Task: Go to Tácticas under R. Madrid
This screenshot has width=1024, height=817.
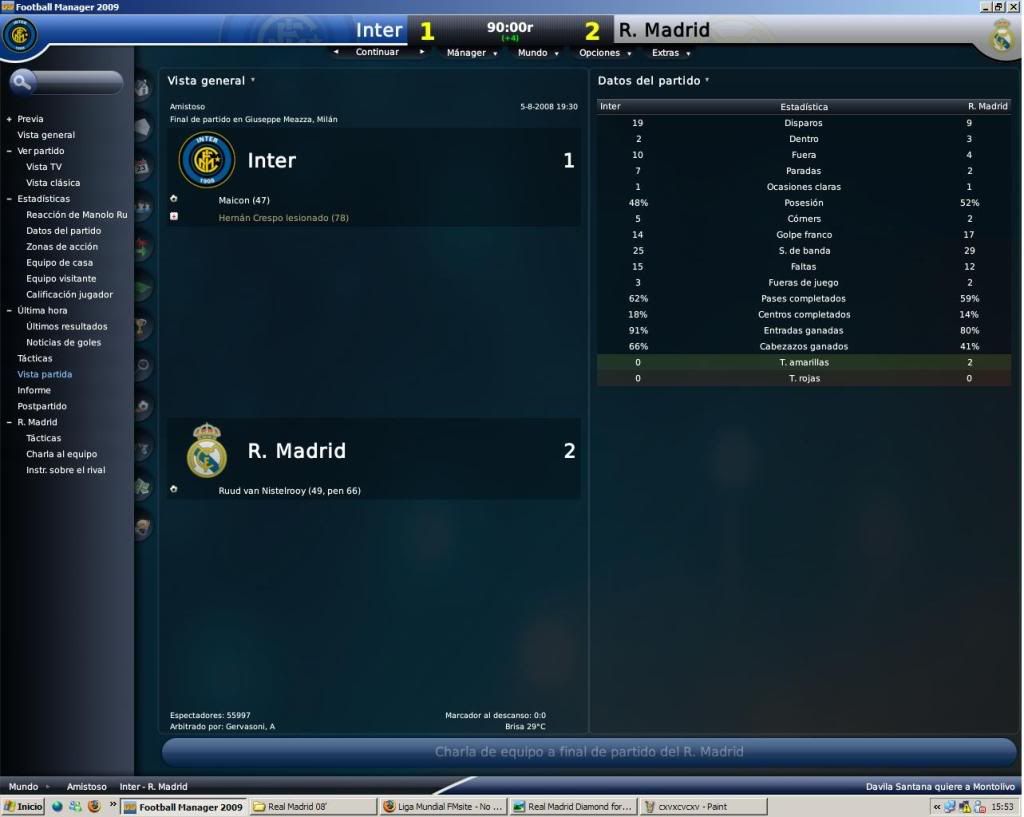Action: 44,438
